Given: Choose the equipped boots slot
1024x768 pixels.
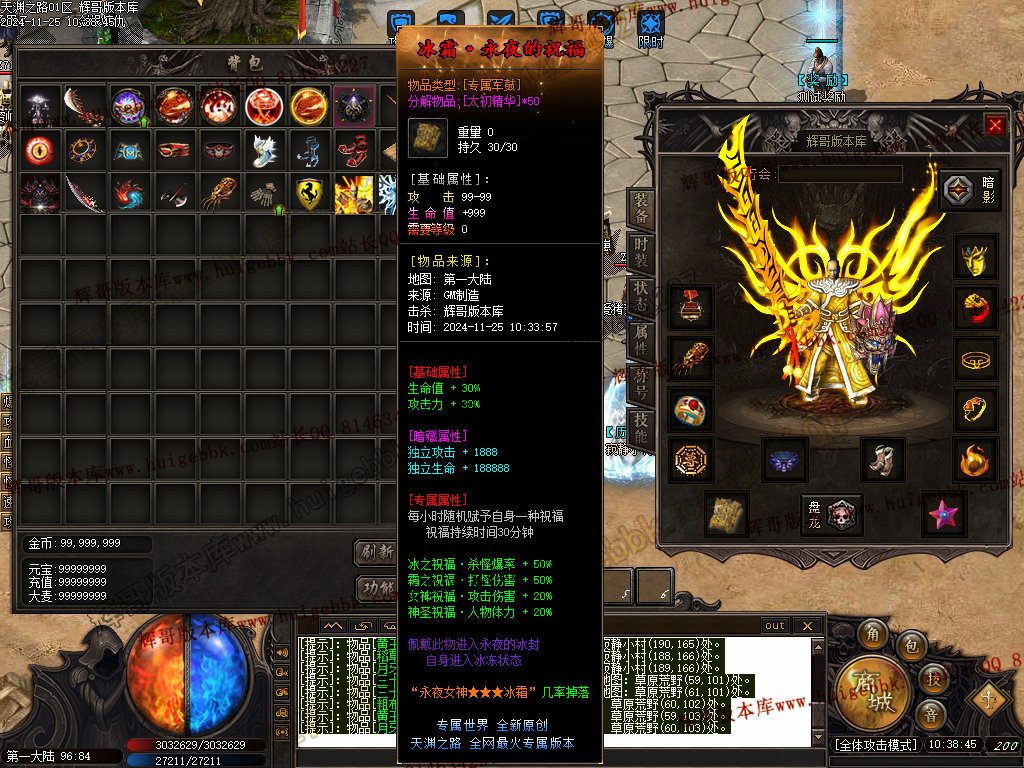Looking at the screenshot, I should point(881,459).
